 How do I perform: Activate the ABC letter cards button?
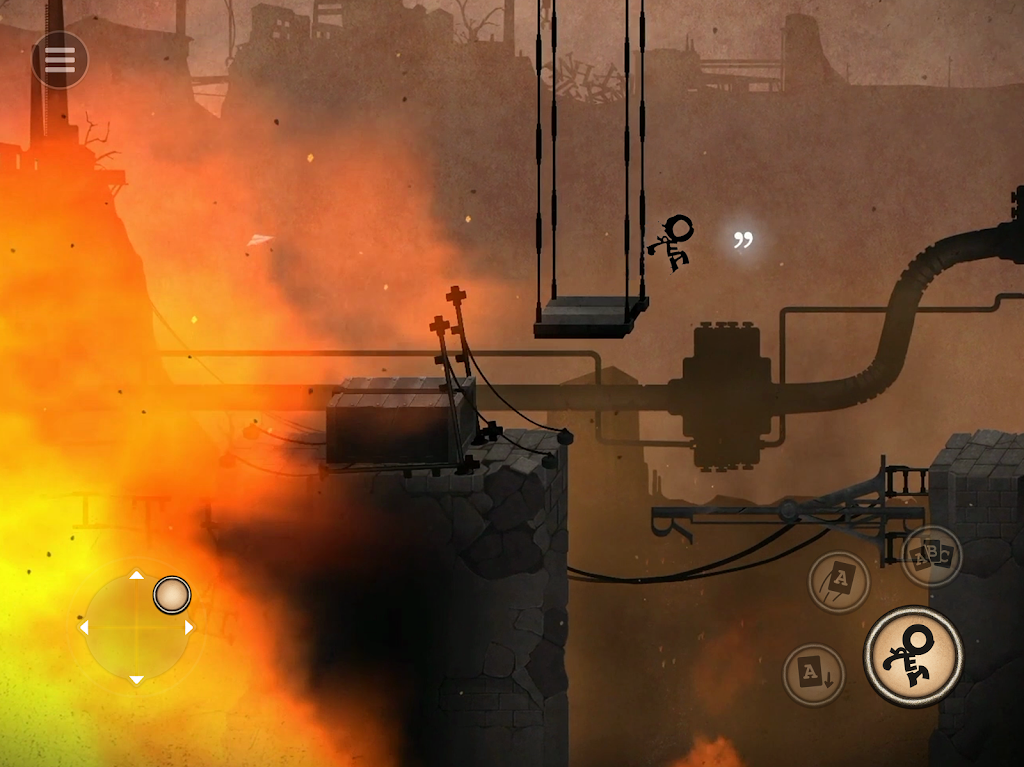[932, 556]
